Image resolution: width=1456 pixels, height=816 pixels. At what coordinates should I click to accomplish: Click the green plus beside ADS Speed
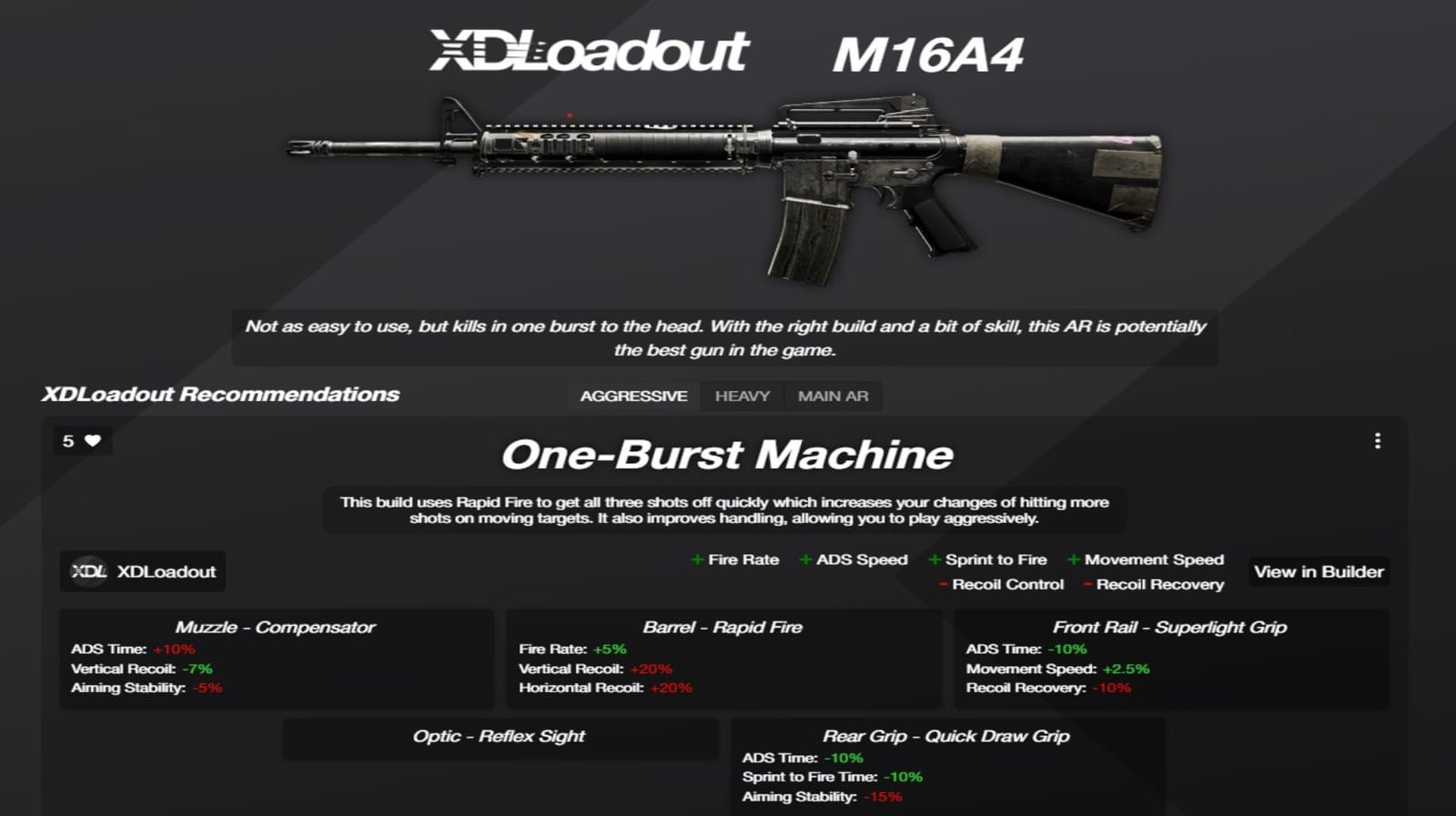(x=805, y=559)
